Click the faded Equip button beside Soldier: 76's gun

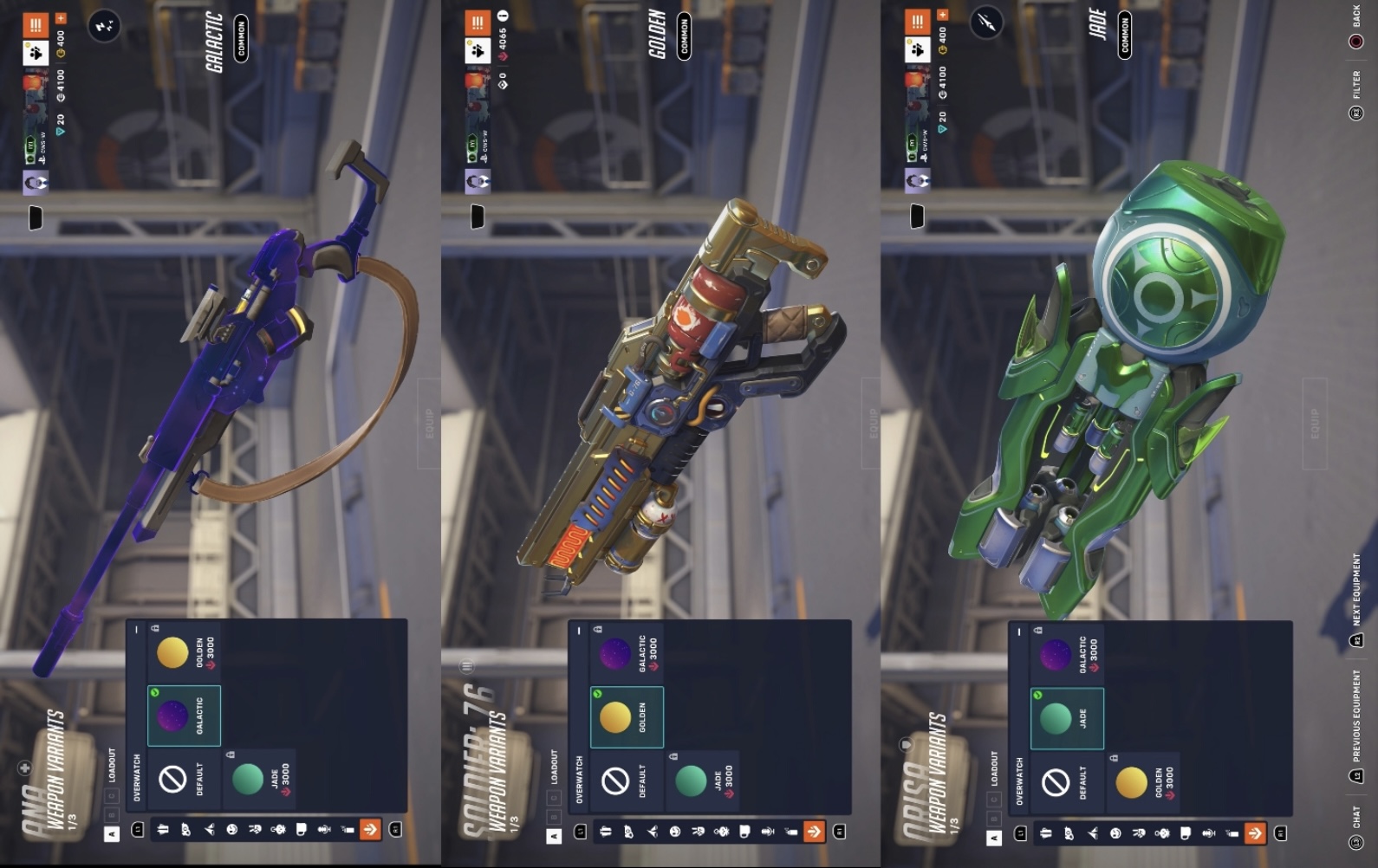(x=873, y=424)
